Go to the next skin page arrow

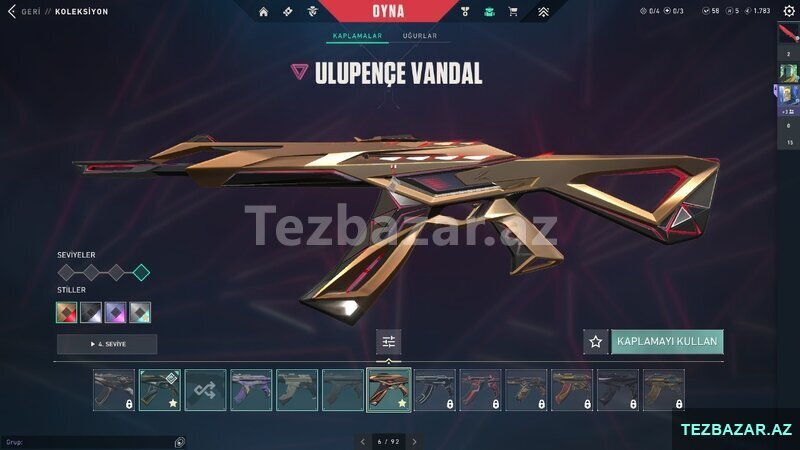click(x=414, y=441)
